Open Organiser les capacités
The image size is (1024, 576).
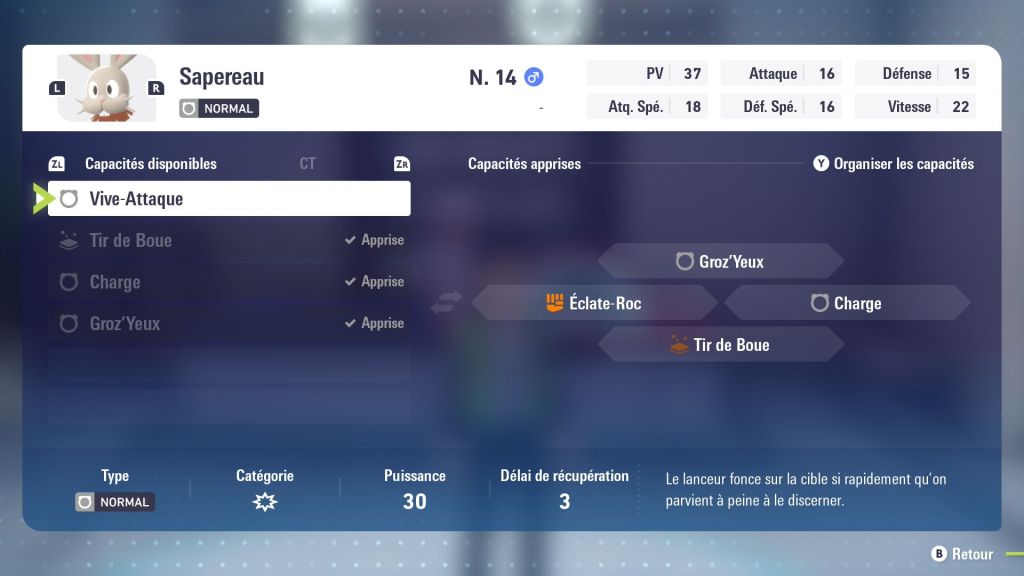click(893, 164)
